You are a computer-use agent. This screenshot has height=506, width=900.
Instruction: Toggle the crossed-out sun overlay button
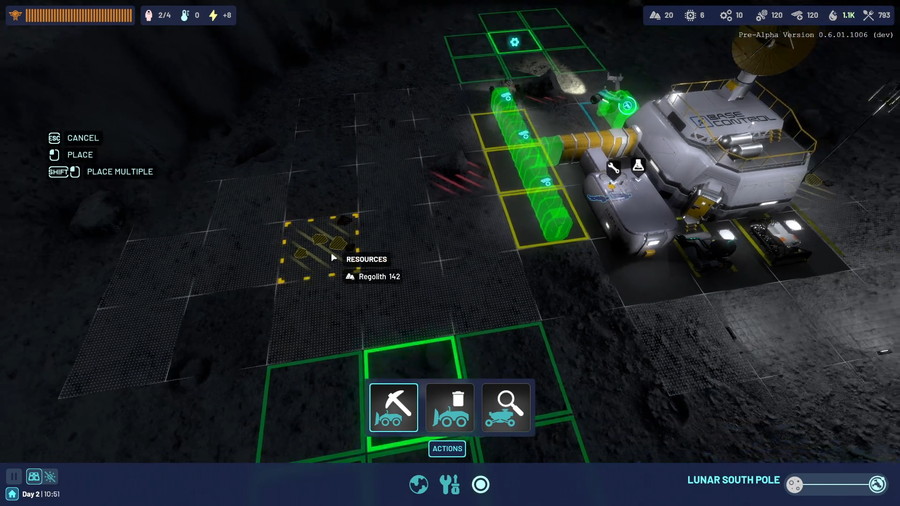(50, 477)
